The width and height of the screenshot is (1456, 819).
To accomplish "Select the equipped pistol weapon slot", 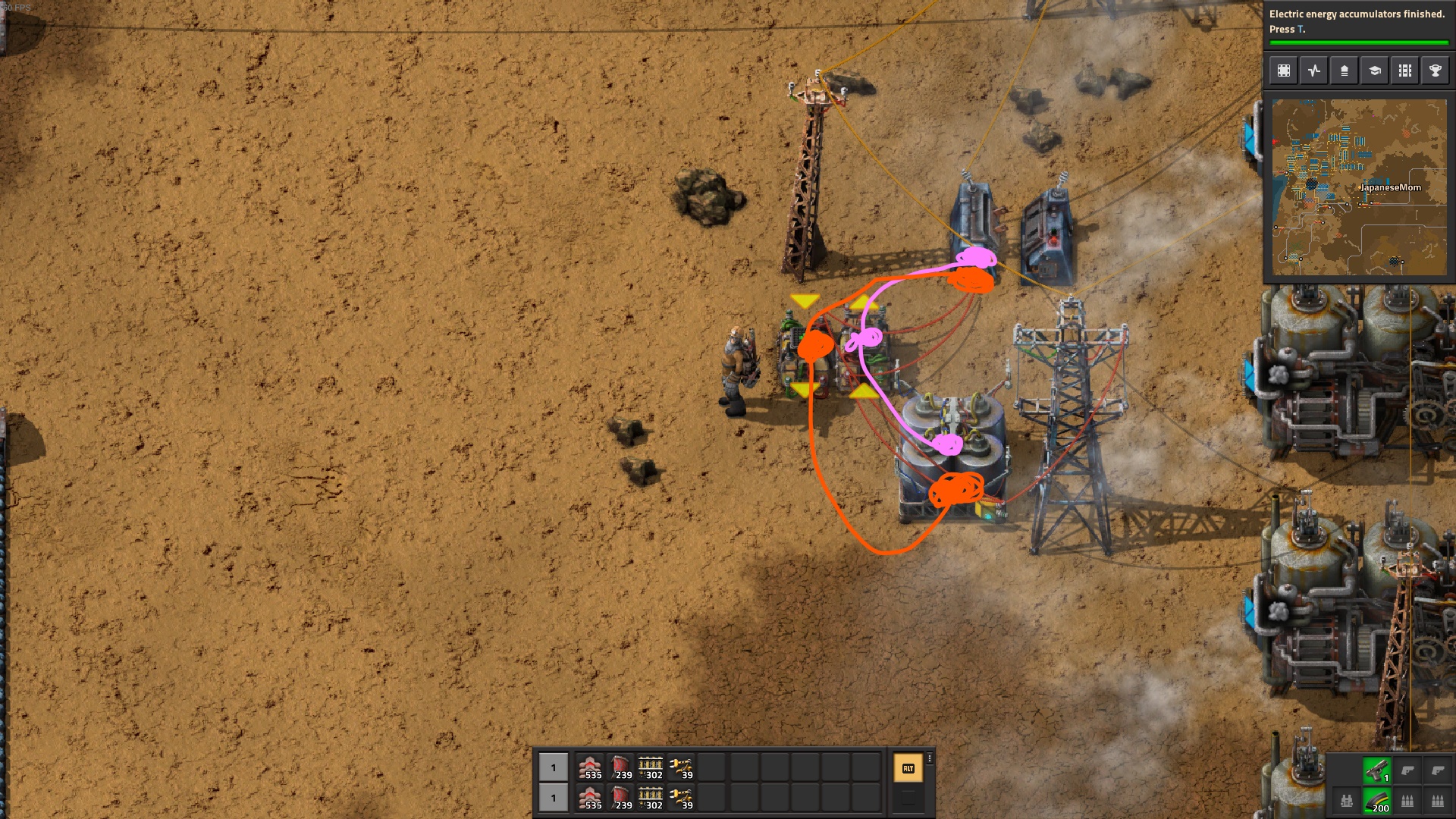I will pyautogui.click(x=1377, y=770).
